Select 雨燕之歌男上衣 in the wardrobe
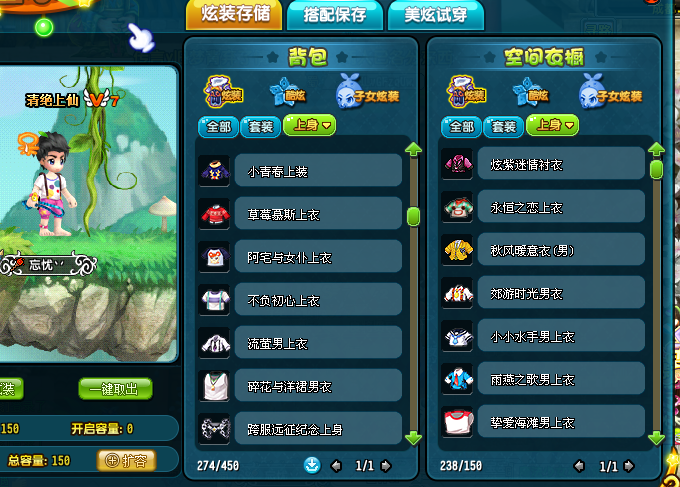The width and height of the screenshot is (680, 487). [543, 379]
